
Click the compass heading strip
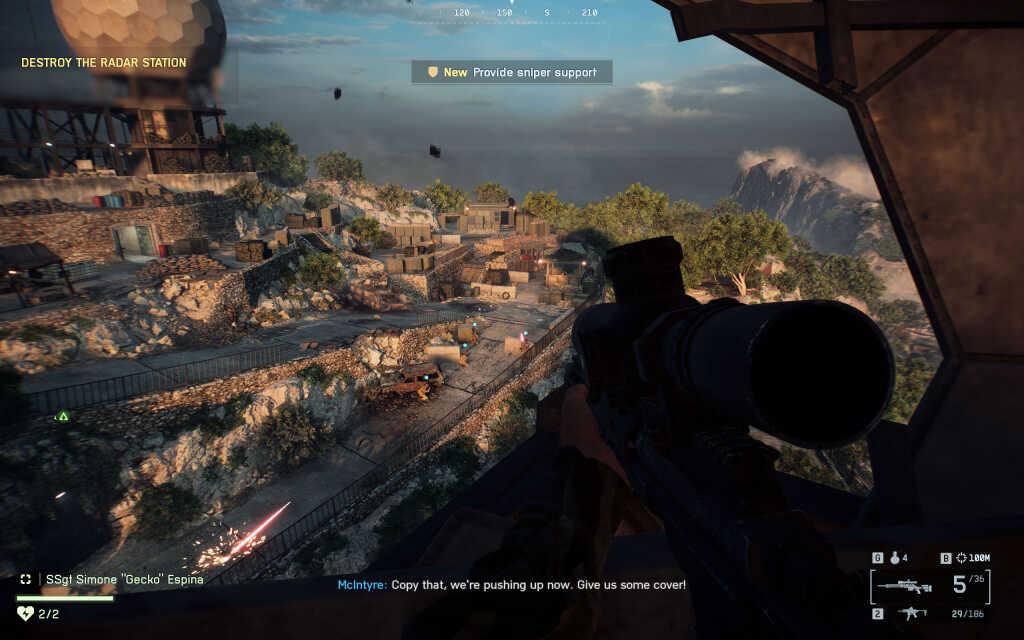512,13
